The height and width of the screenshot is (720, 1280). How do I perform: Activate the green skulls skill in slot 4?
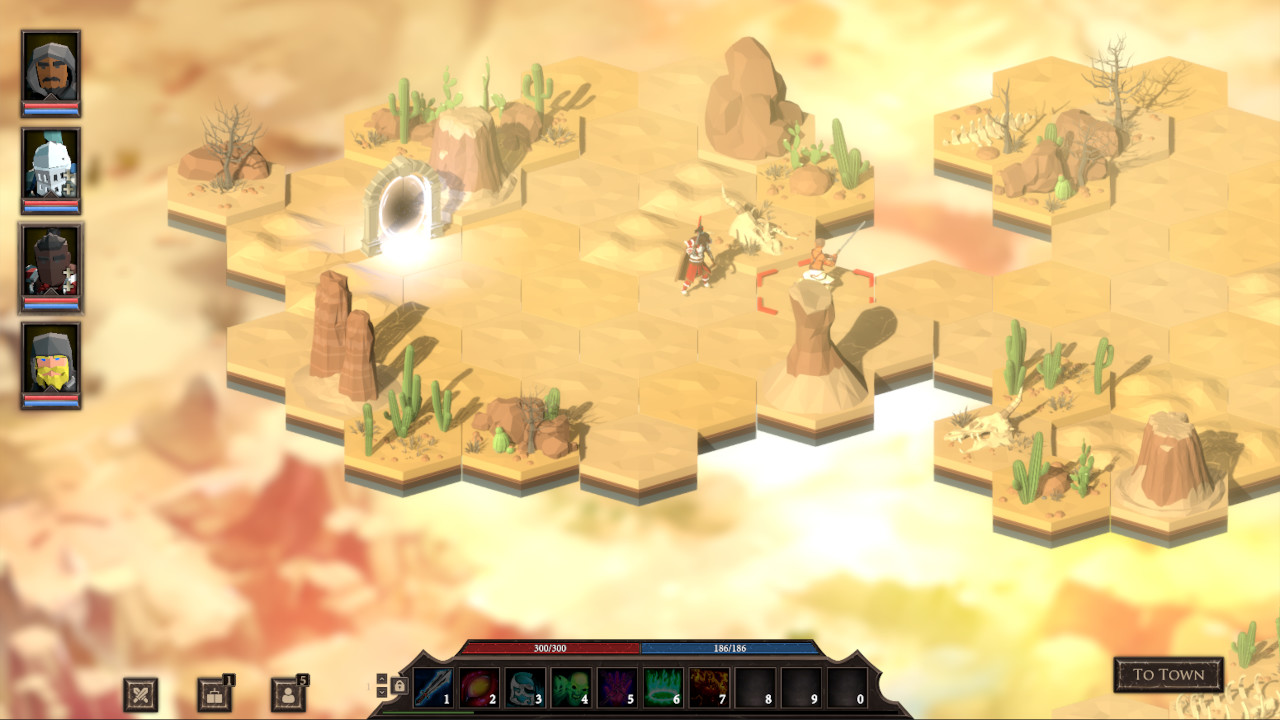tap(570, 686)
